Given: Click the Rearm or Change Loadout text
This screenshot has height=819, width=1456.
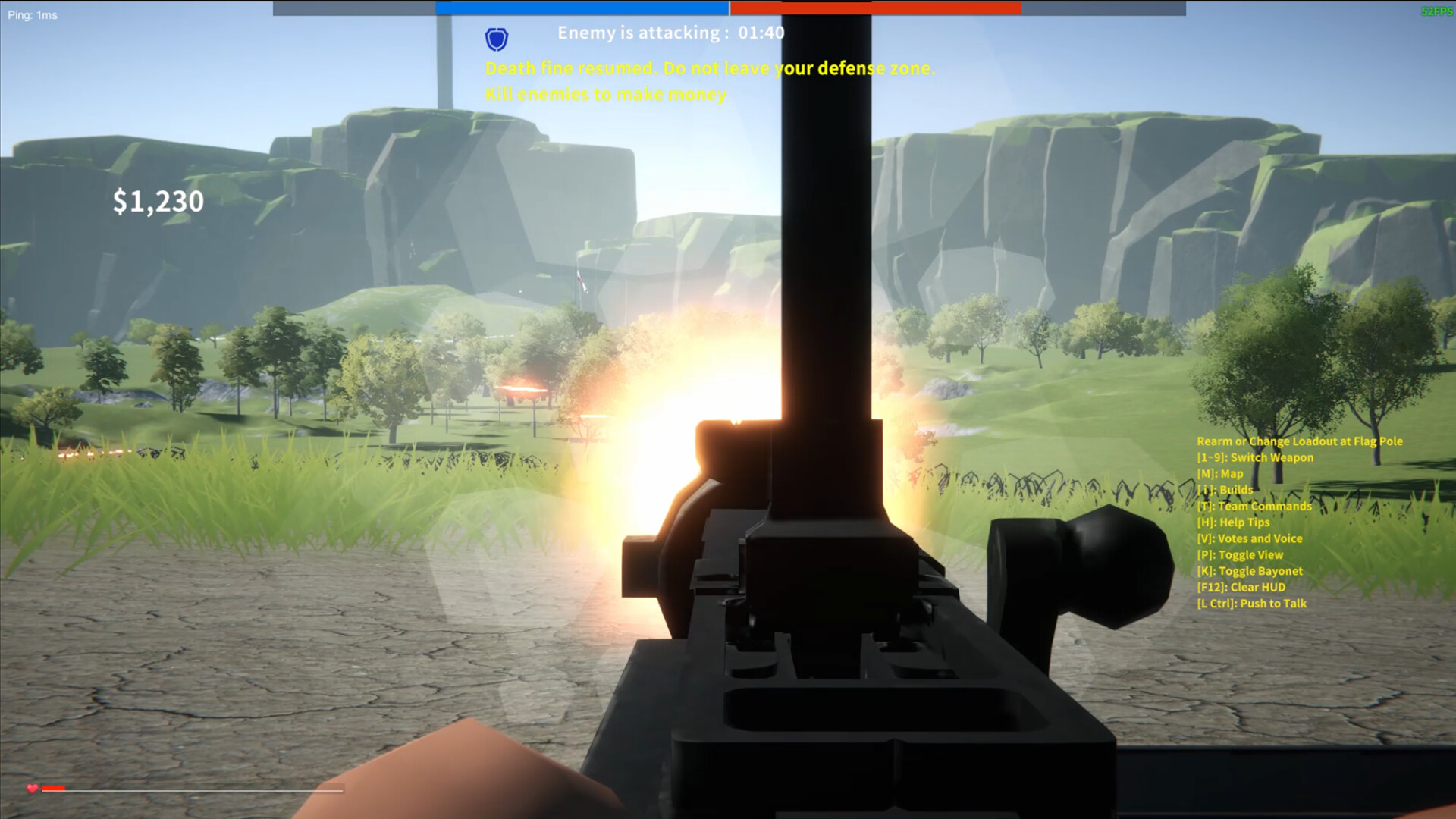Looking at the screenshot, I should 1298,441.
